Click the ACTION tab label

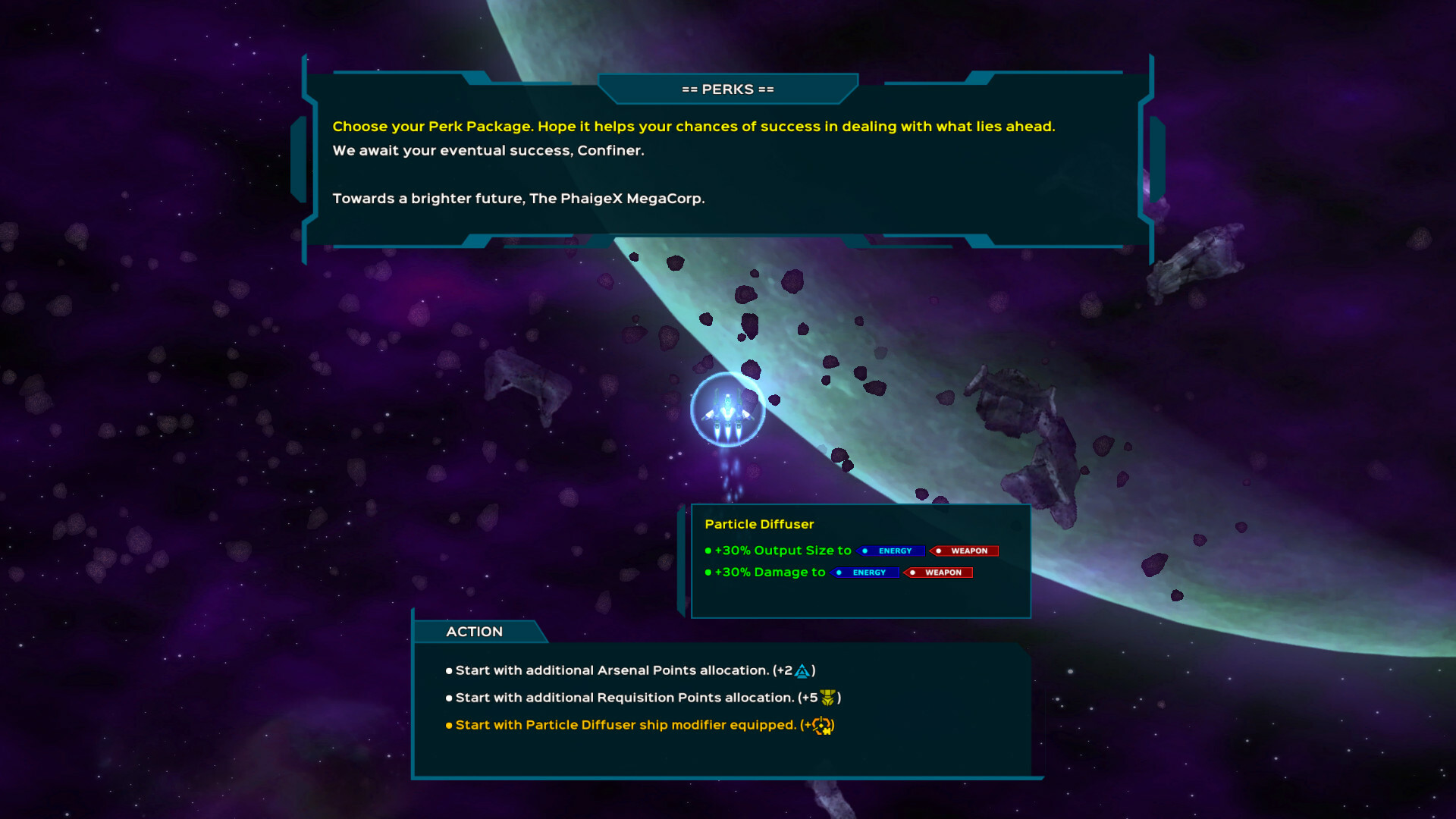(x=474, y=631)
